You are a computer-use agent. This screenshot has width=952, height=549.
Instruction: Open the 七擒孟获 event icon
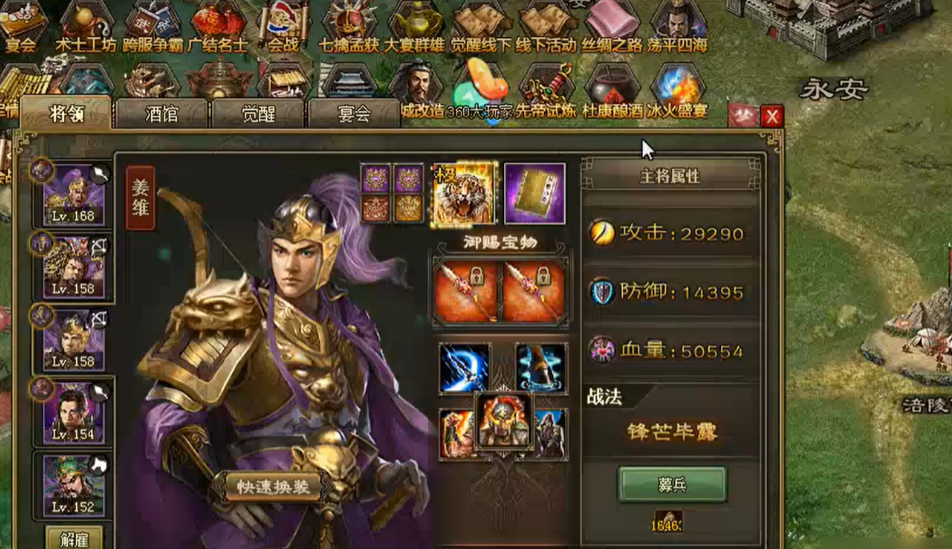coord(347,27)
